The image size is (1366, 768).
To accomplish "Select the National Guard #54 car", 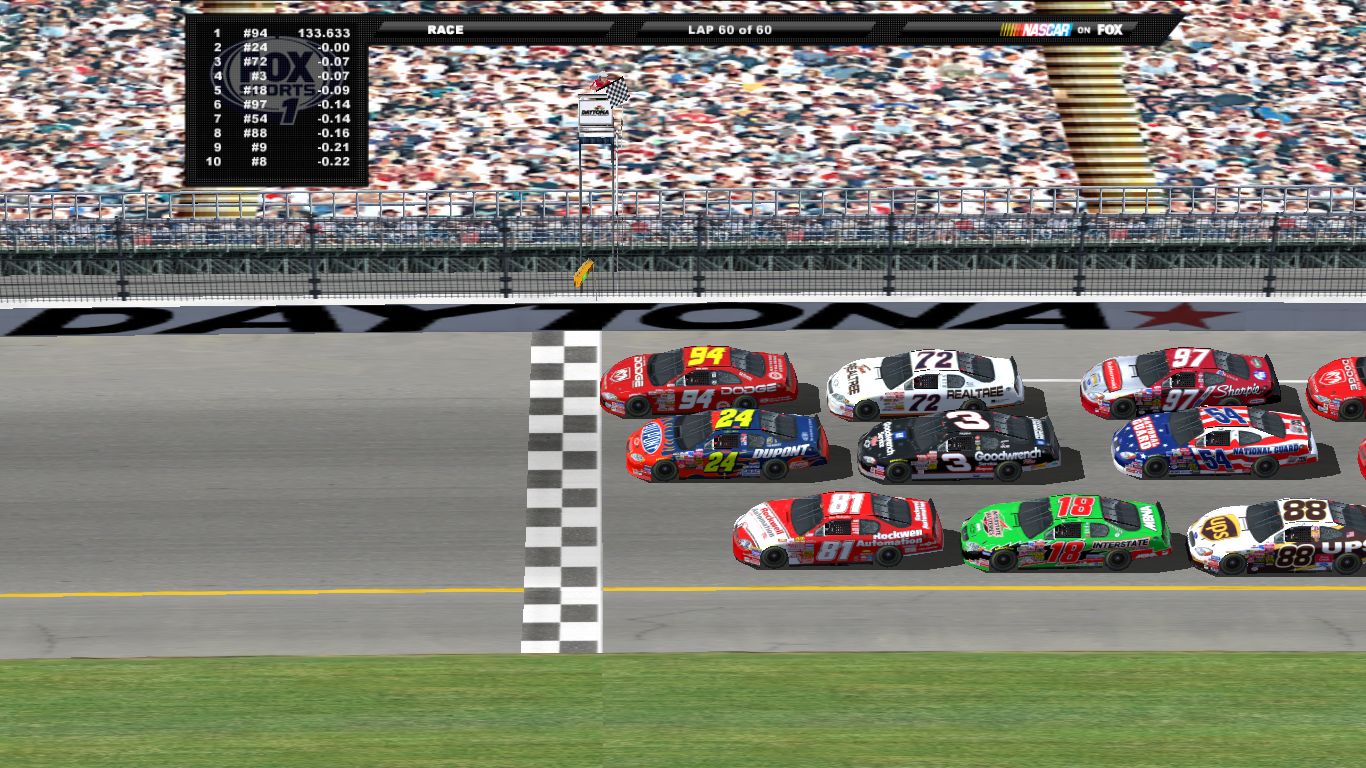I will pyautogui.click(x=1215, y=440).
